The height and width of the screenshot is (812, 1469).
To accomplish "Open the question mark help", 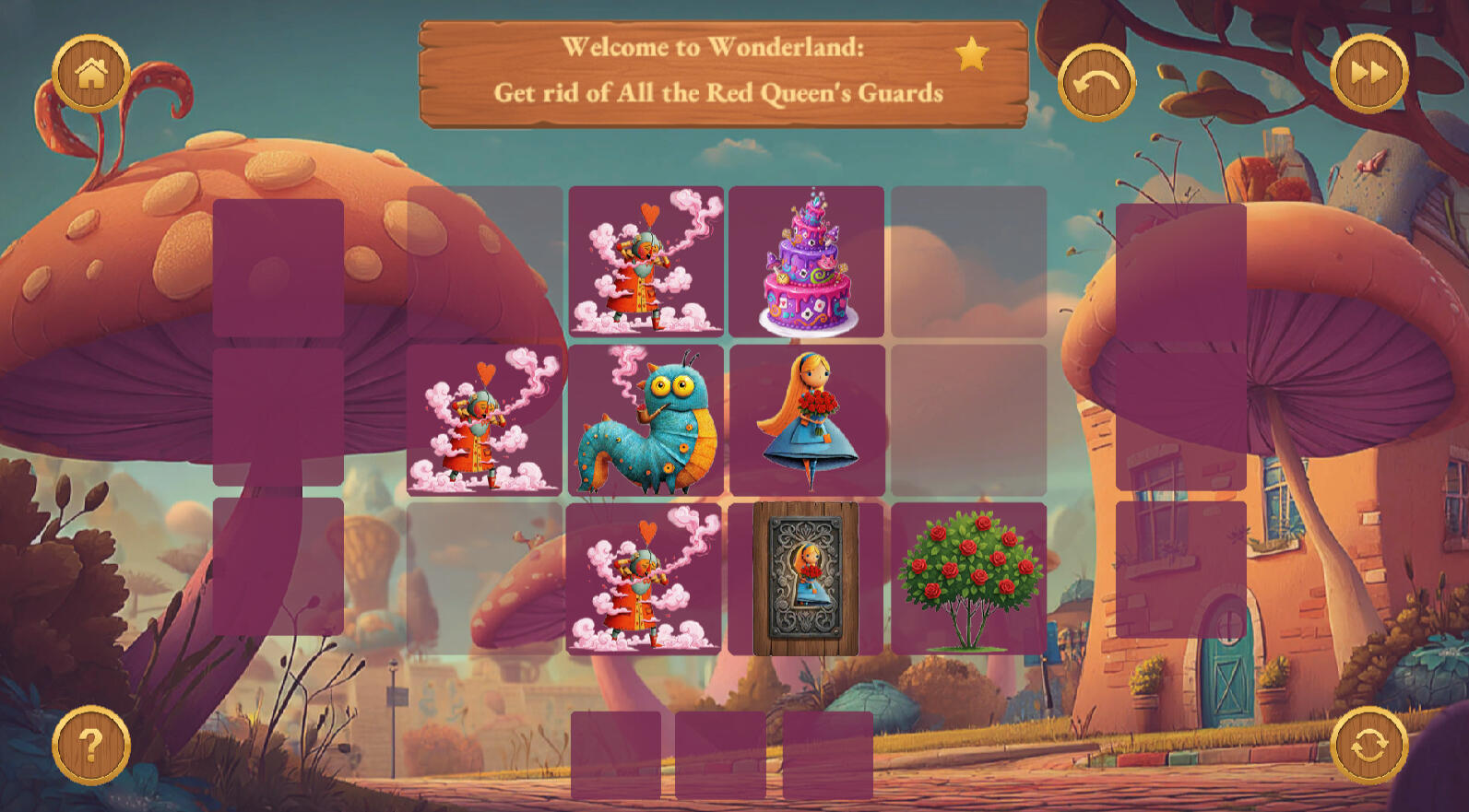I will click(x=90, y=745).
